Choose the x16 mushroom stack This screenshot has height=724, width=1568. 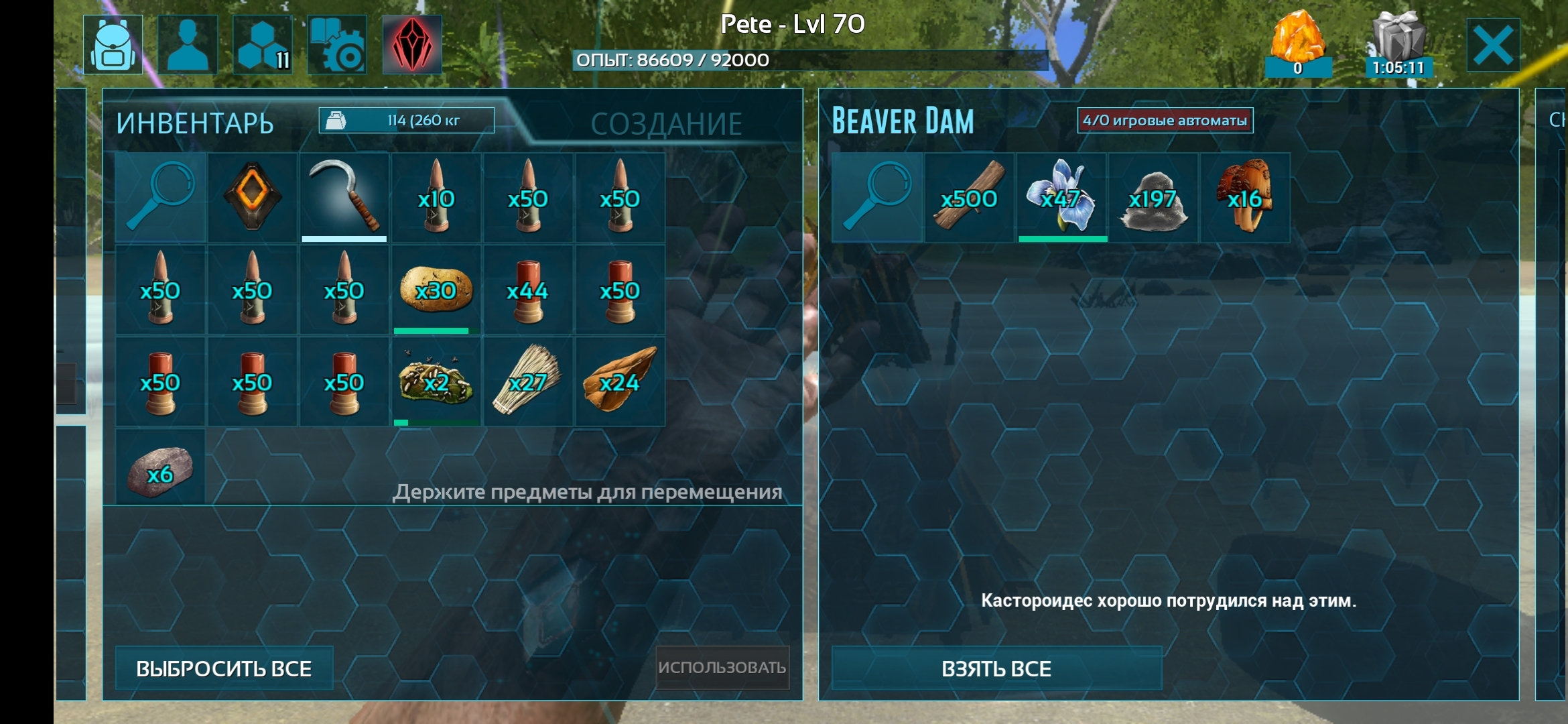1245,197
